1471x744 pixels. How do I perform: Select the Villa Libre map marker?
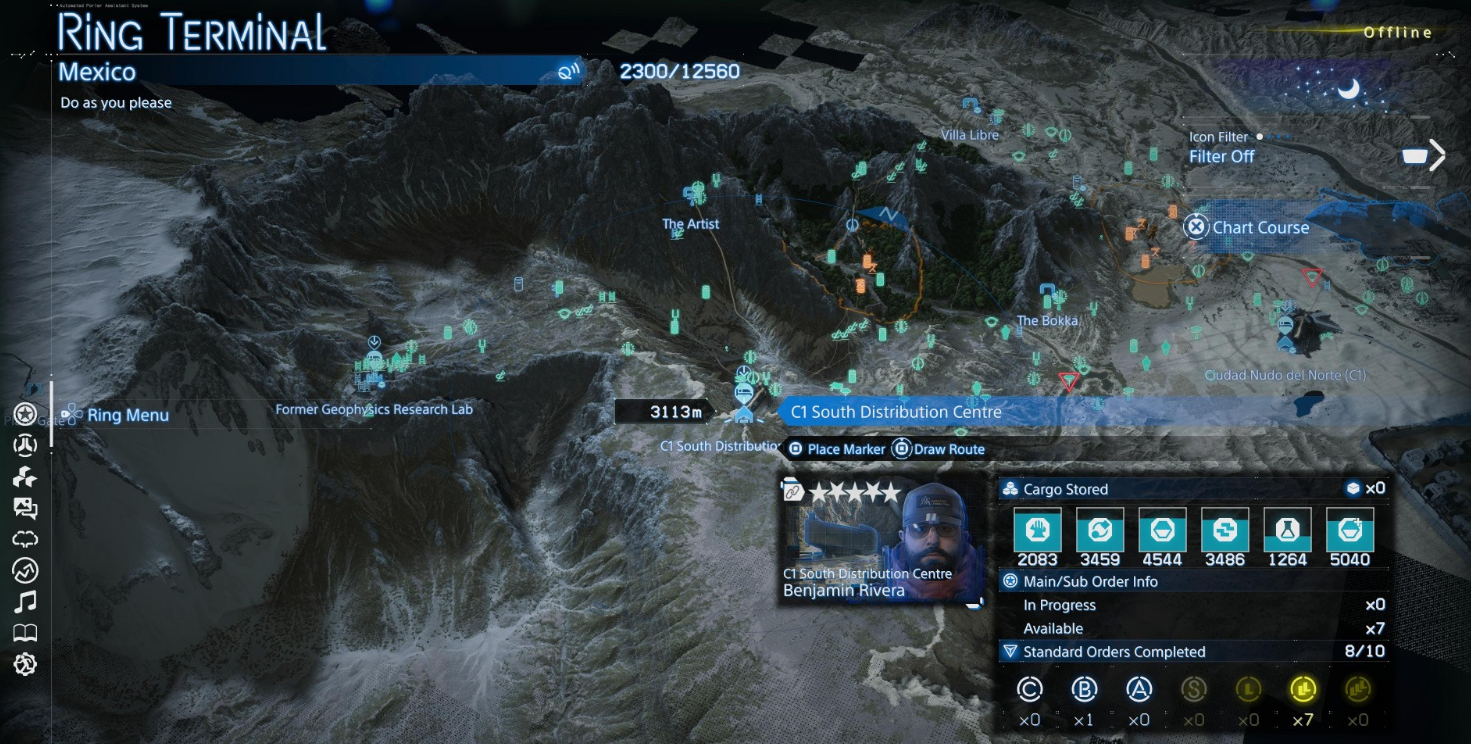point(969,104)
